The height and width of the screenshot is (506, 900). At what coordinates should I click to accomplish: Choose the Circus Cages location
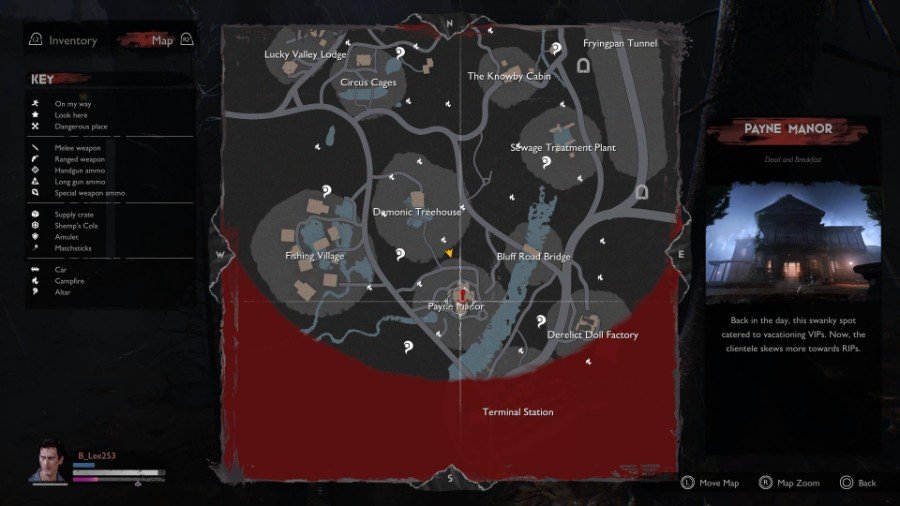370,82
